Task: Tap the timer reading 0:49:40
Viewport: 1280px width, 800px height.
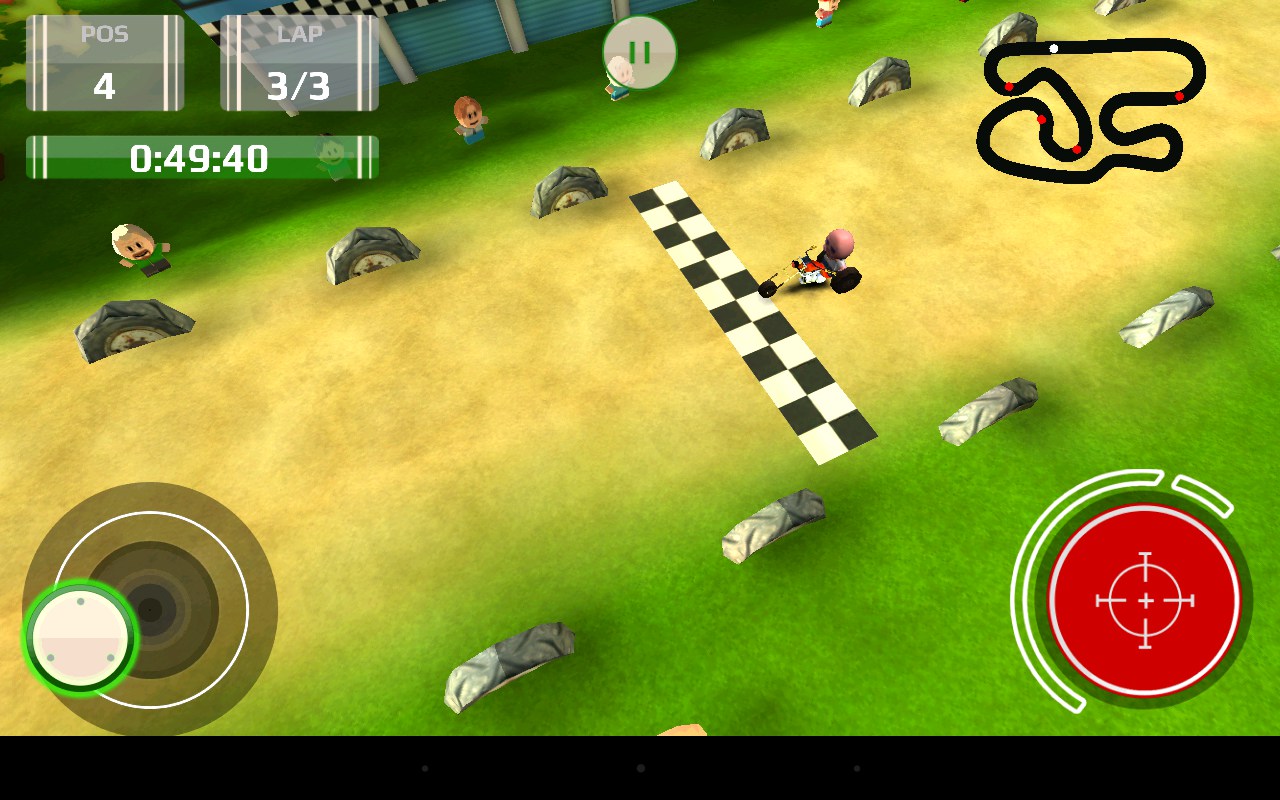Action: [197, 157]
